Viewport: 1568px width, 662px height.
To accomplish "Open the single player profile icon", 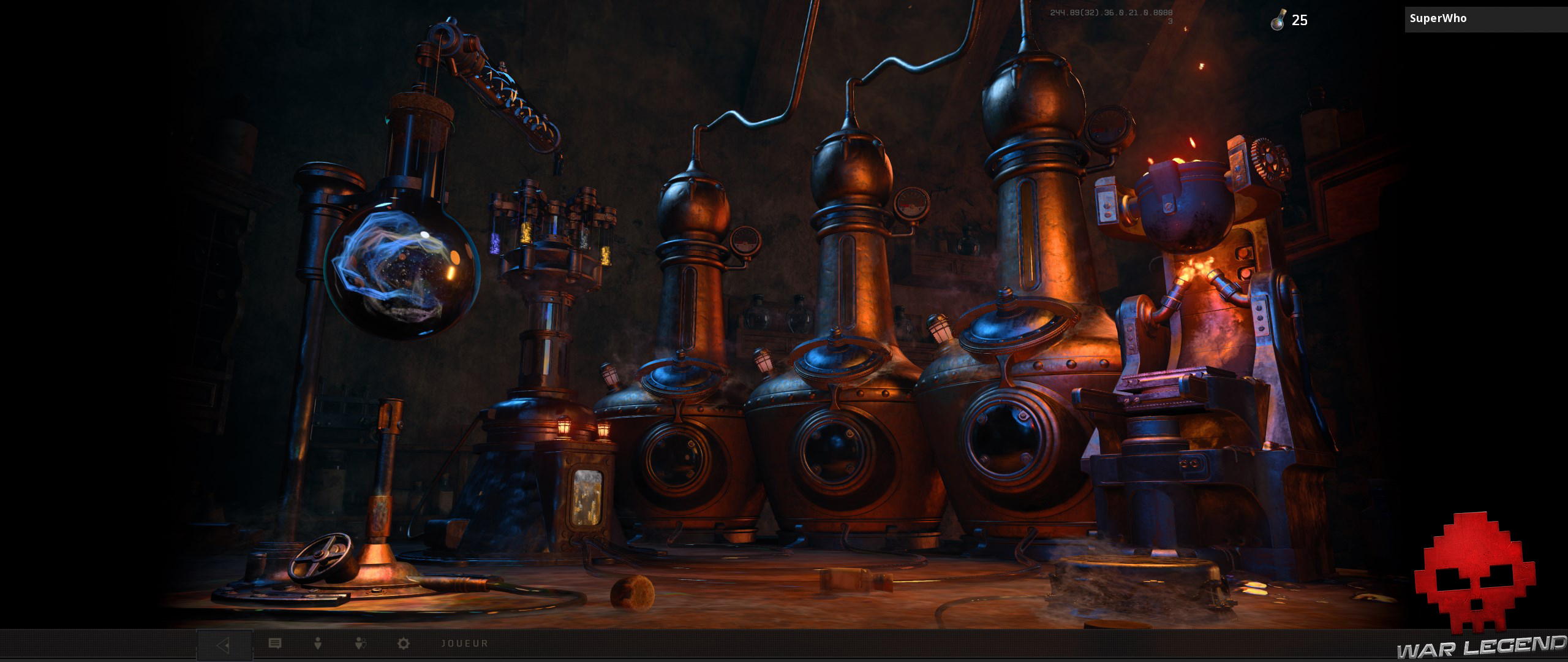I will (317, 644).
